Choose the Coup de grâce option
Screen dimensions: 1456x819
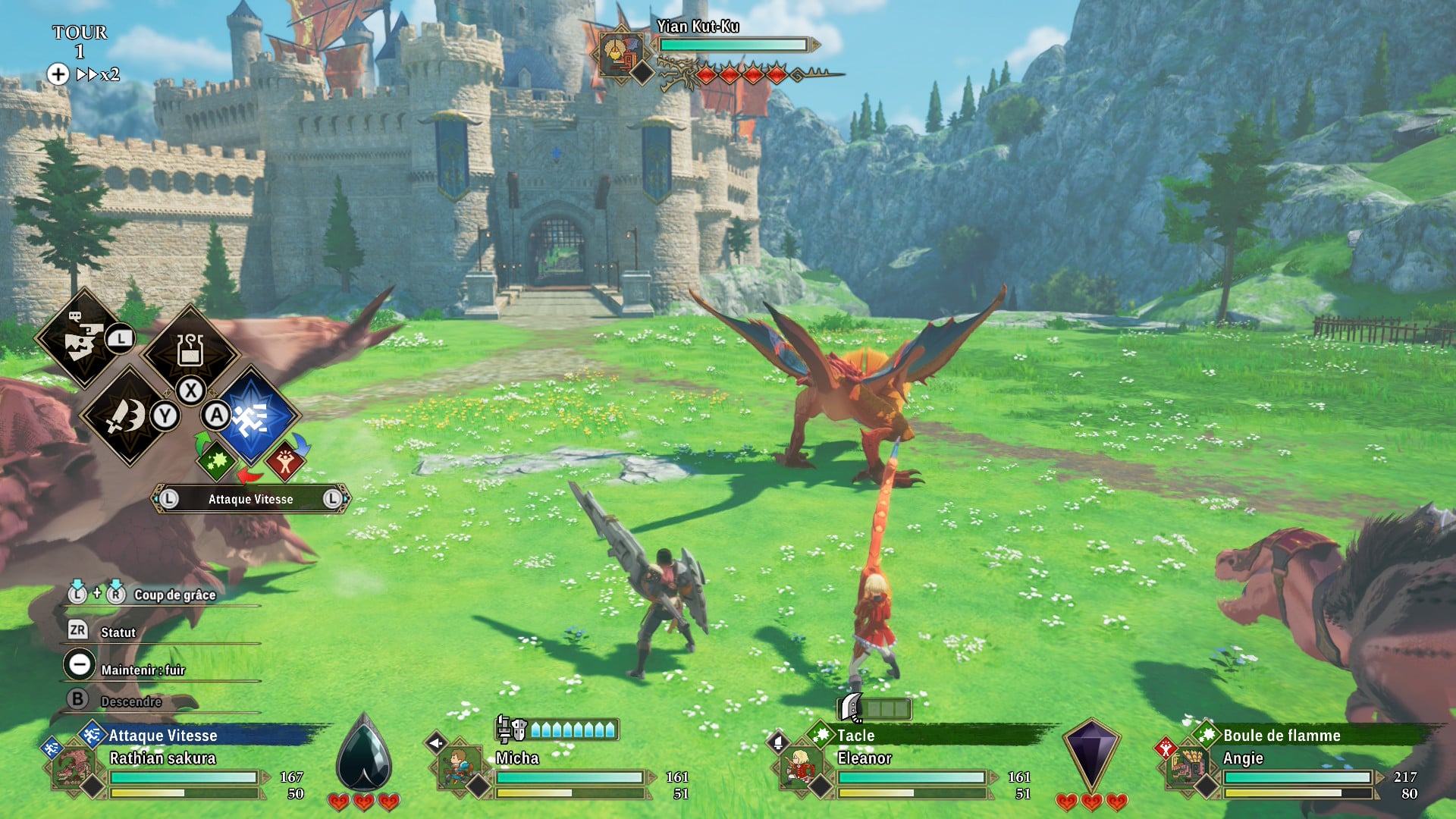(x=174, y=595)
